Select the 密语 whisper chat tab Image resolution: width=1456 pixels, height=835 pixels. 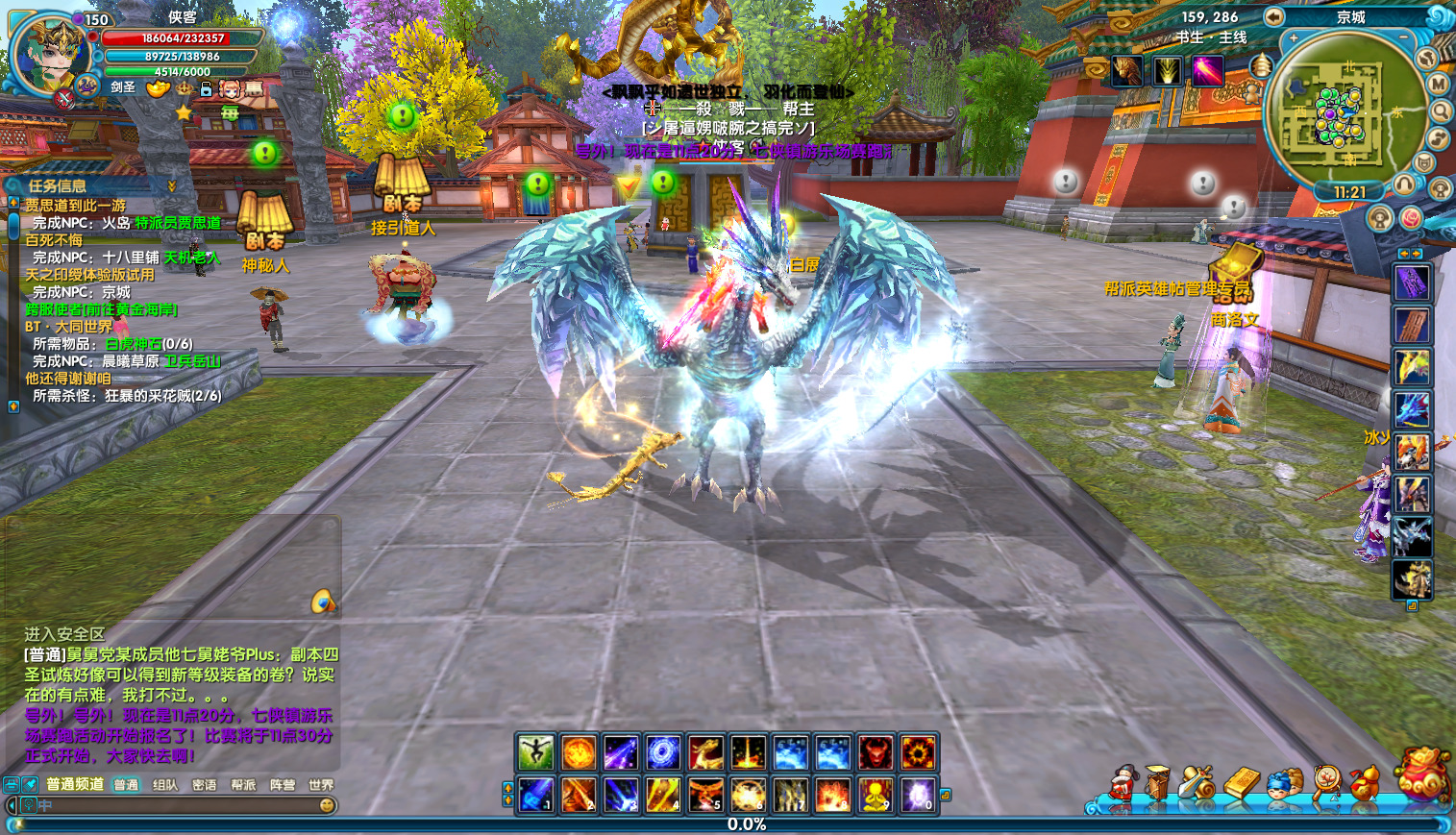tap(204, 785)
